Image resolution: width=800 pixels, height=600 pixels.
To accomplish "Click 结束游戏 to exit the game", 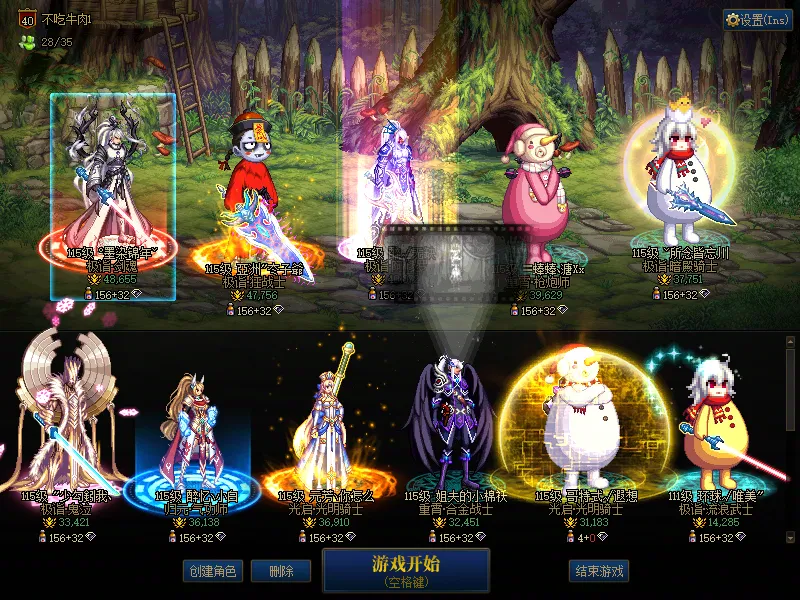I will pos(599,571).
